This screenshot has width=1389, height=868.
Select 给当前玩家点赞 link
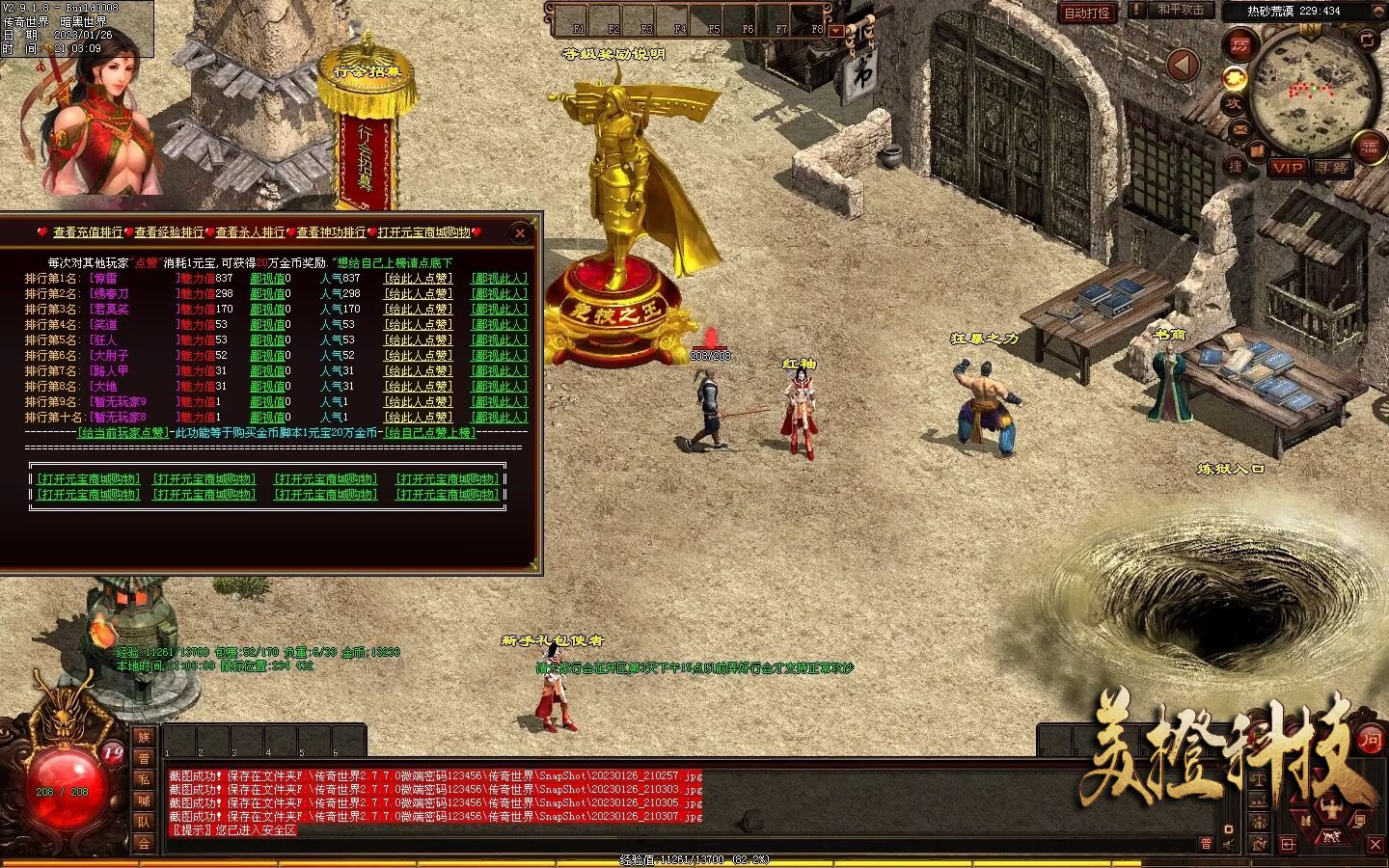(123, 433)
